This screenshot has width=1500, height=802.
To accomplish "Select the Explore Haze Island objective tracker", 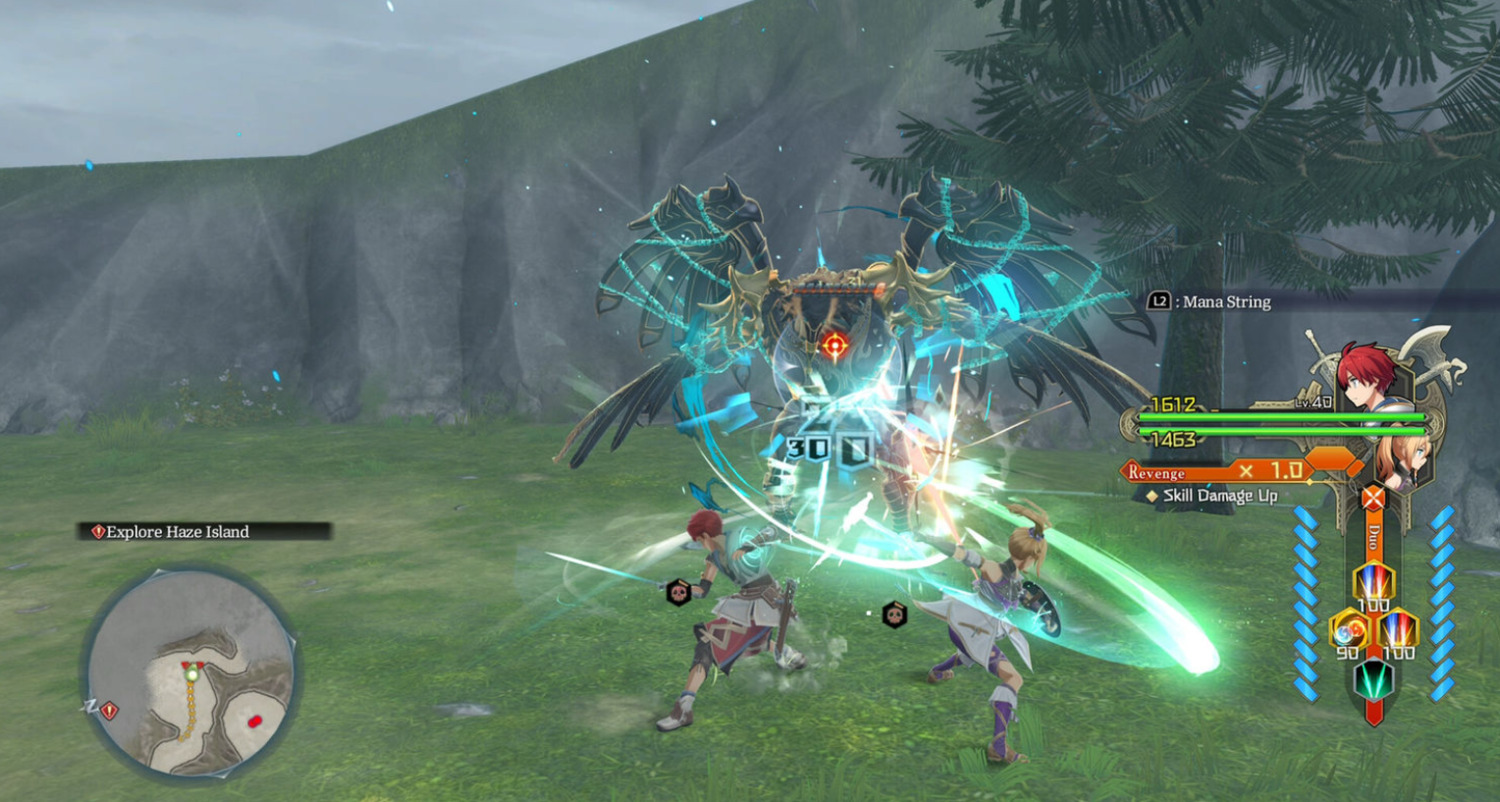I will coord(205,532).
